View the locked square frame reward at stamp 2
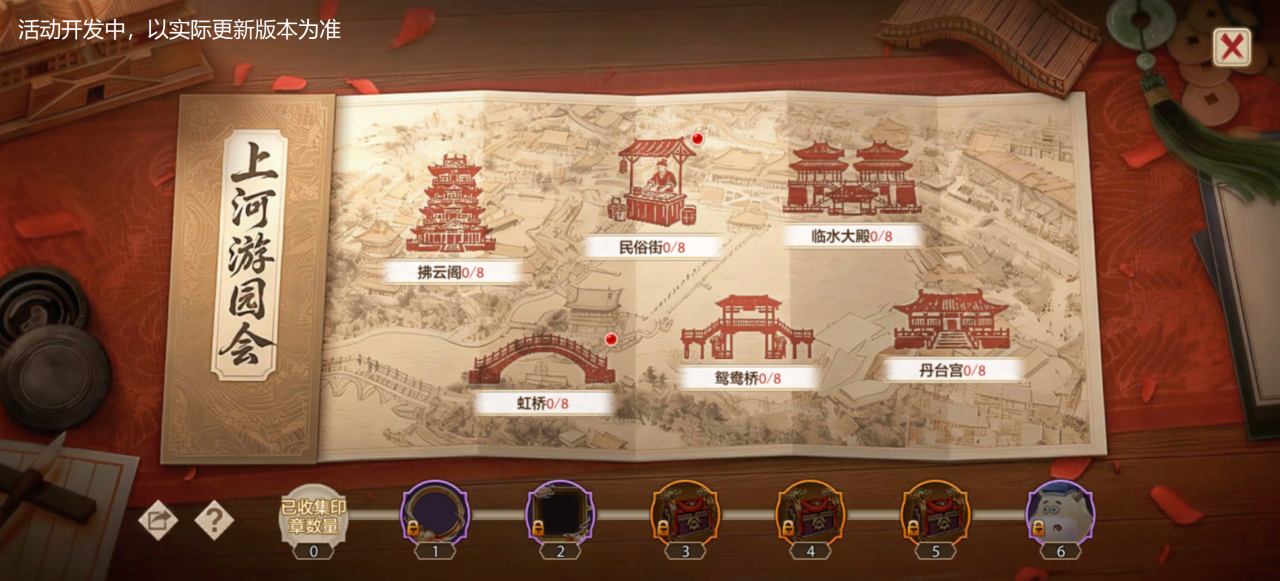The height and width of the screenshot is (581, 1280). click(x=560, y=513)
